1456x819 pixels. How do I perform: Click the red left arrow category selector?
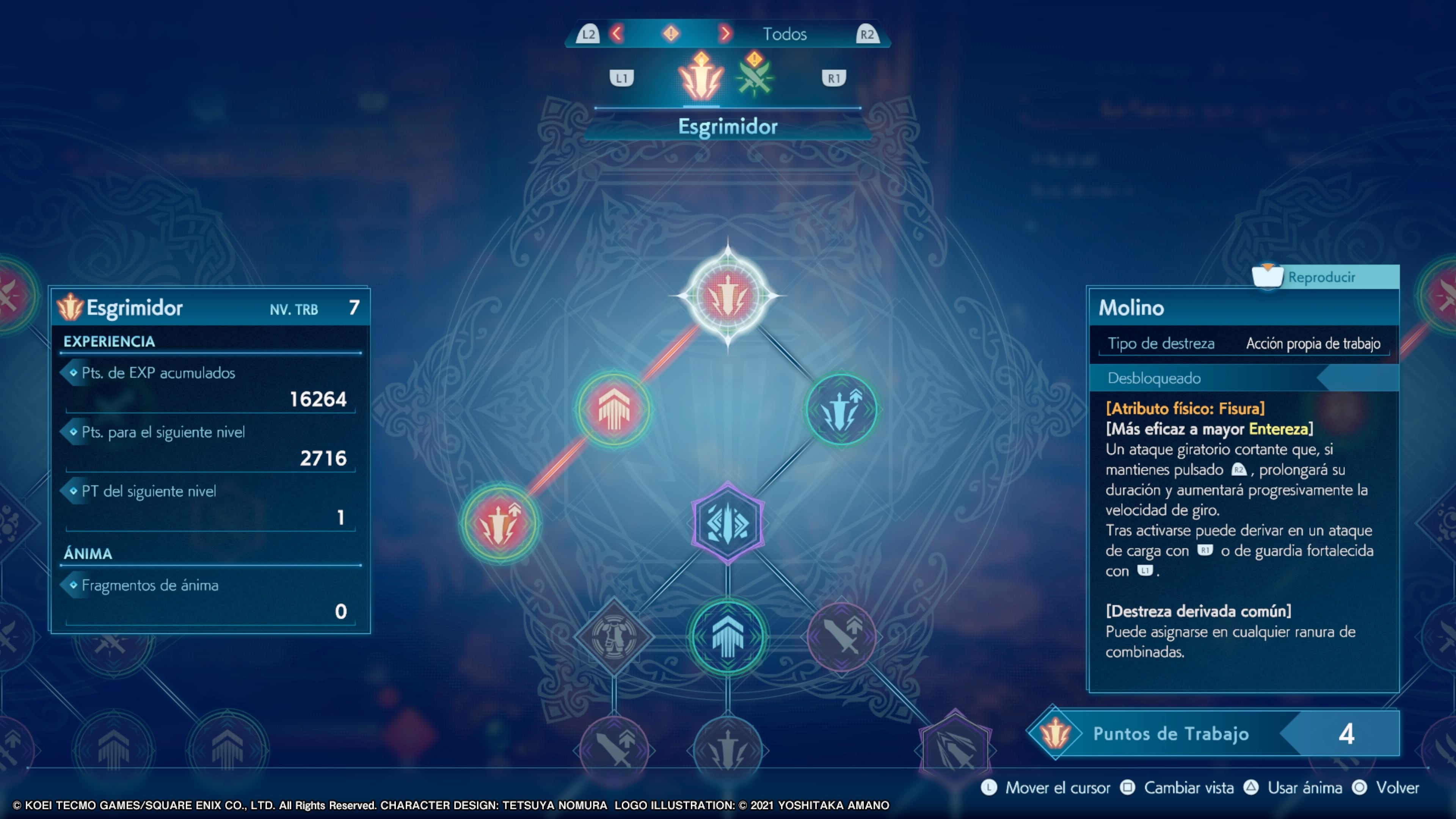tap(617, 34)
